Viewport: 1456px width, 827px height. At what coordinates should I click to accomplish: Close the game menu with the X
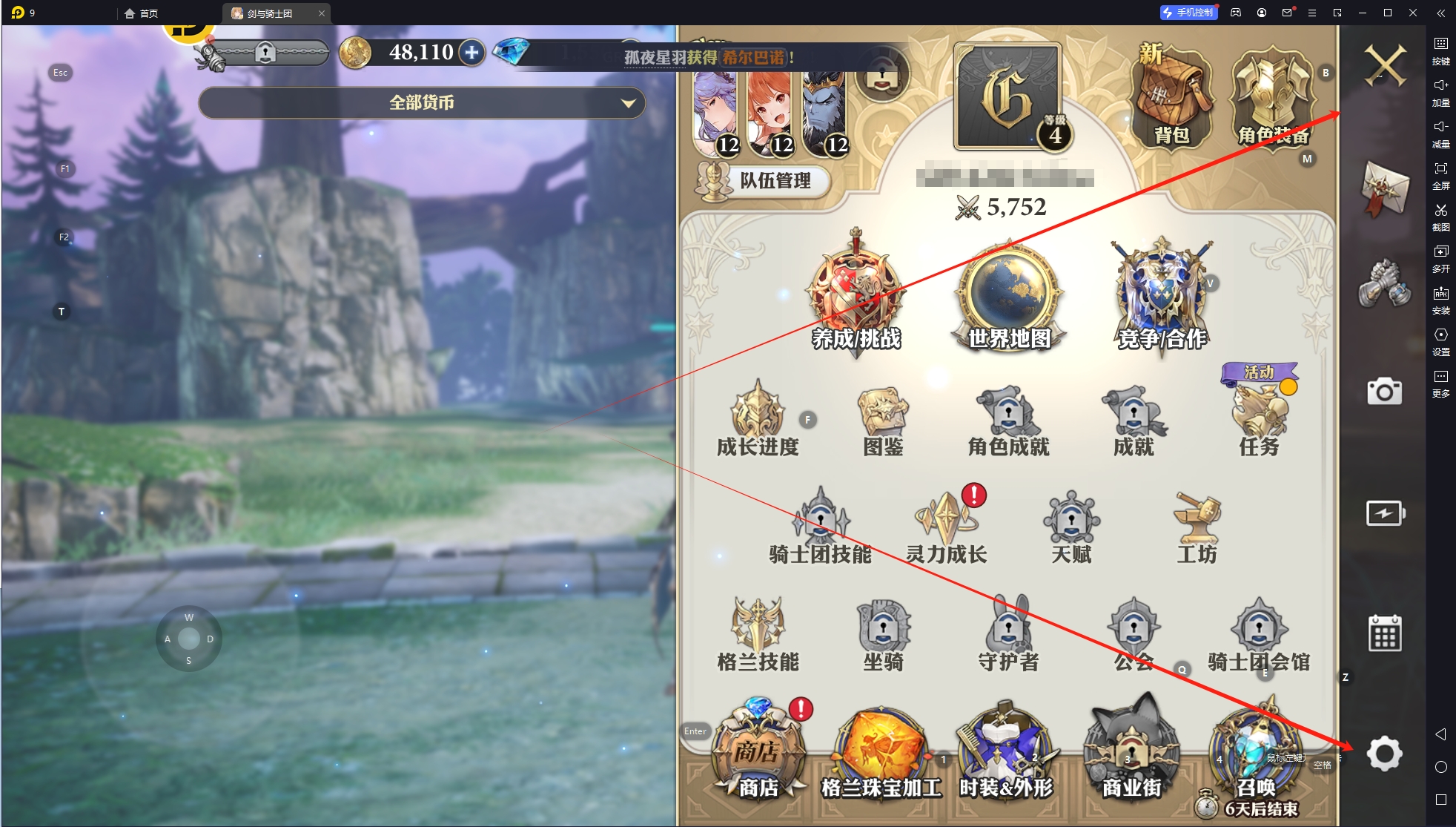(x=1384, y=65)
